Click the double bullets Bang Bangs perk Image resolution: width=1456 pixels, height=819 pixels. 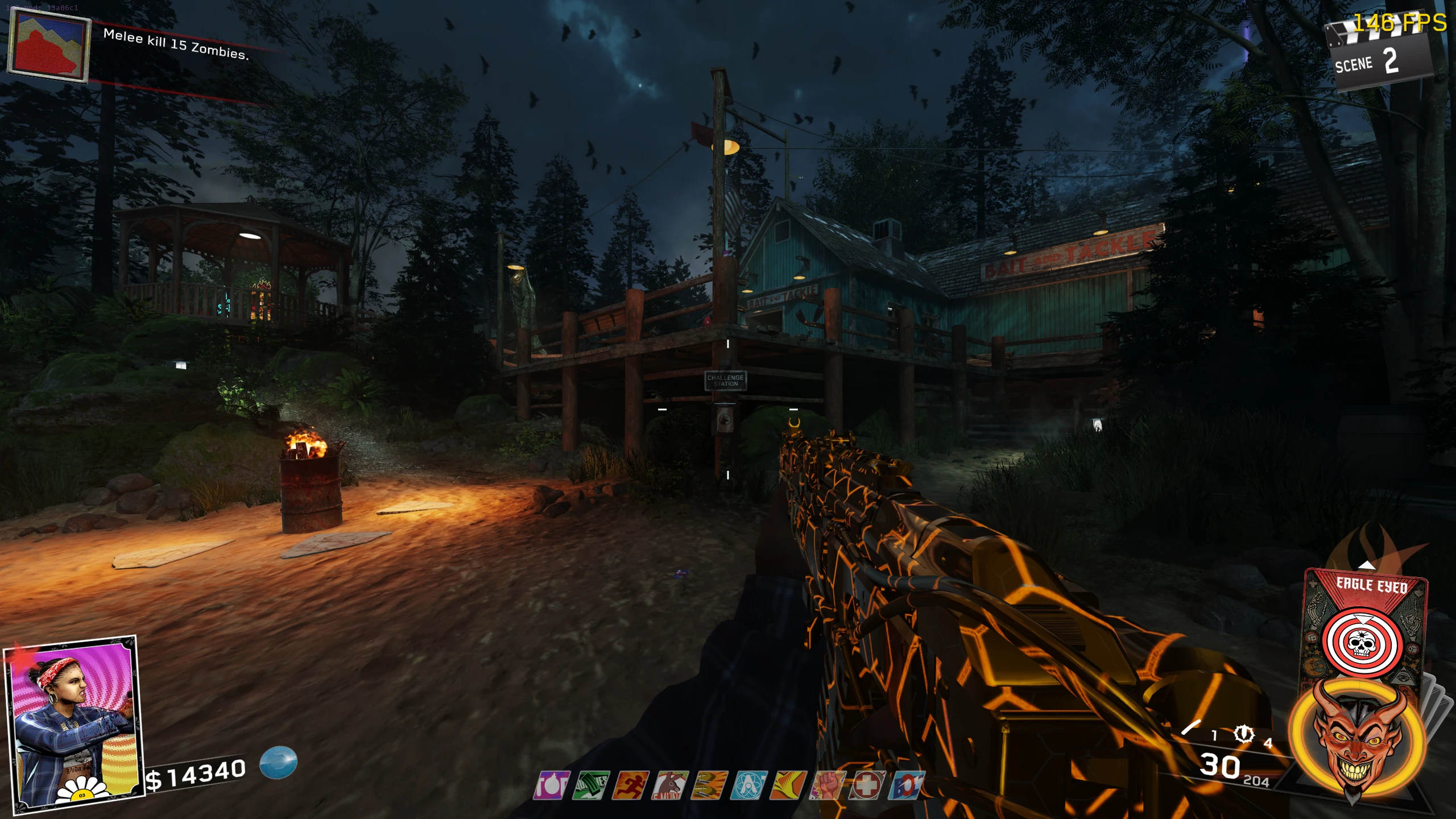[709, 785]
